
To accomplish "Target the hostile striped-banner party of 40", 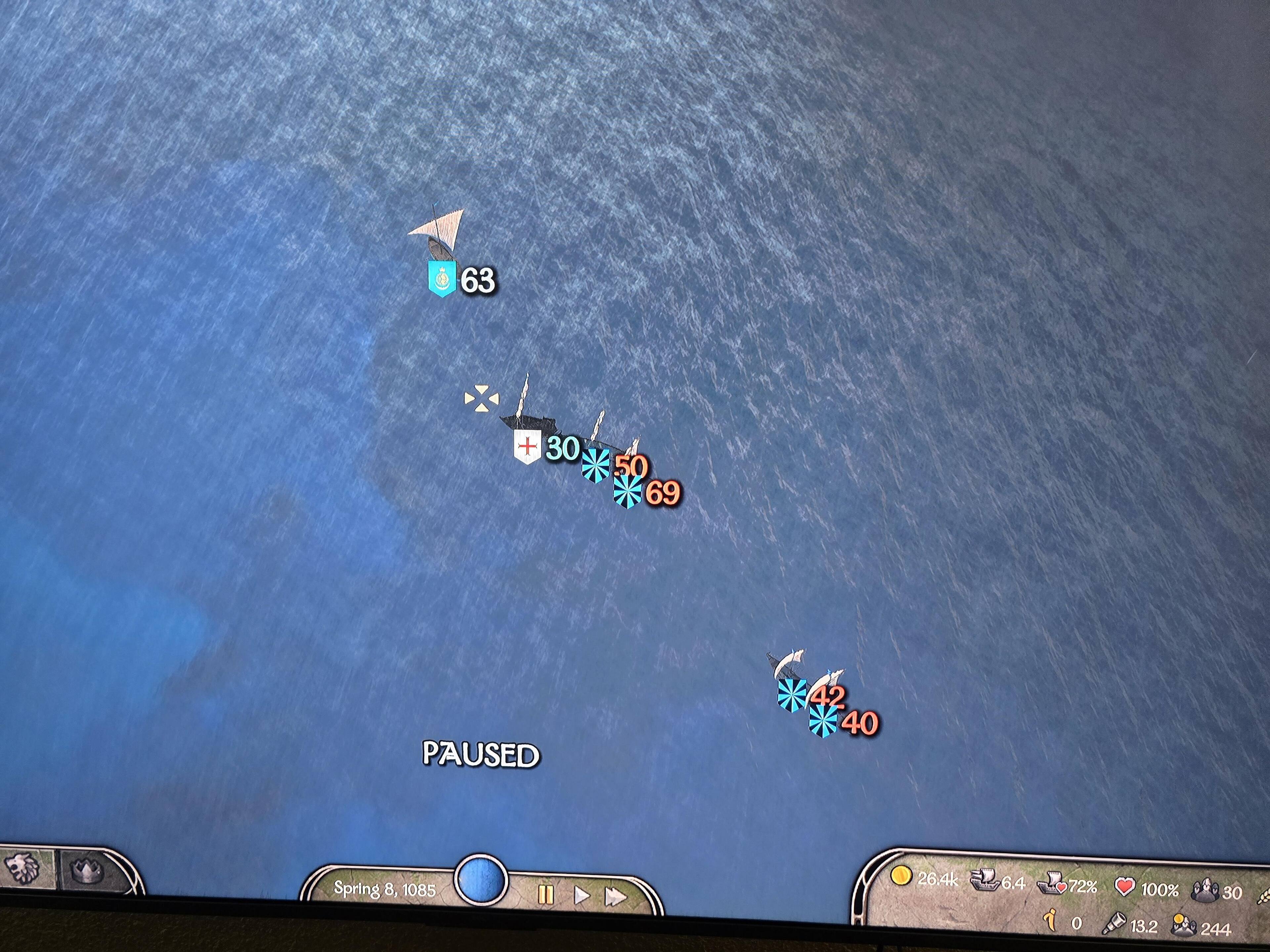I will coord(823,721).
